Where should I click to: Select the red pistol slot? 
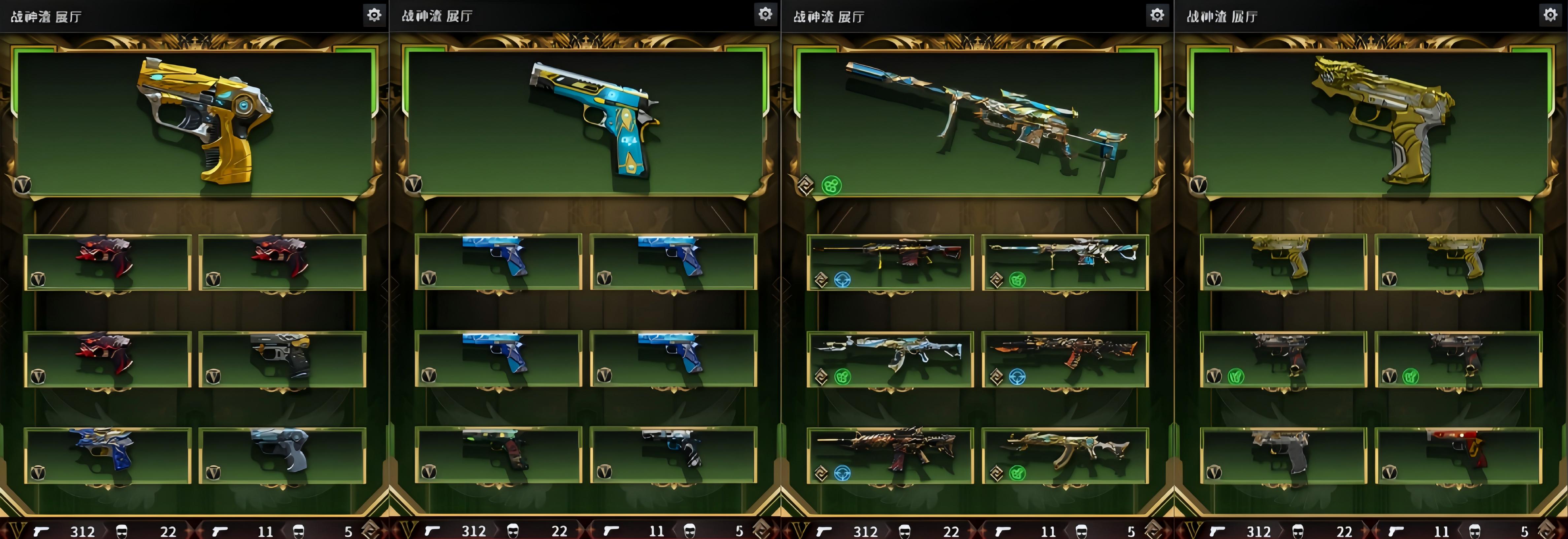point(1458,455)
